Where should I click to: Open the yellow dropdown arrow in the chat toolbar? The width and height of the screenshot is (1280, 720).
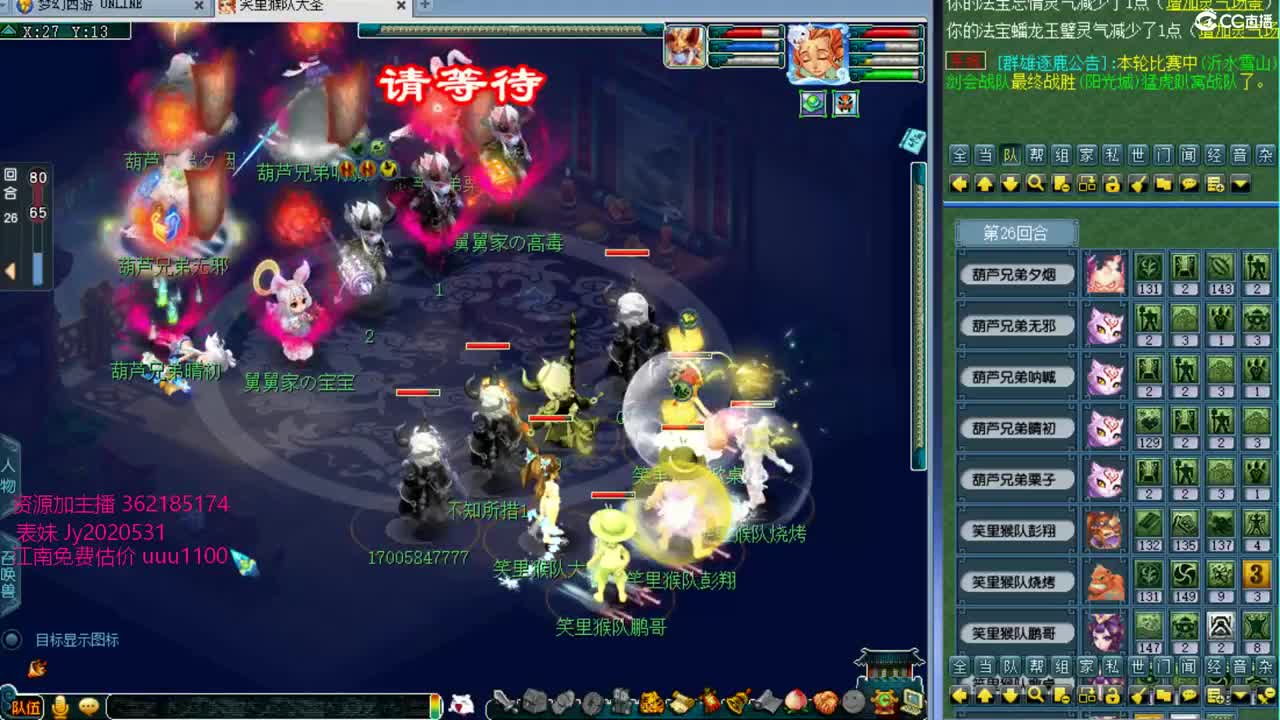point(1240,184)
